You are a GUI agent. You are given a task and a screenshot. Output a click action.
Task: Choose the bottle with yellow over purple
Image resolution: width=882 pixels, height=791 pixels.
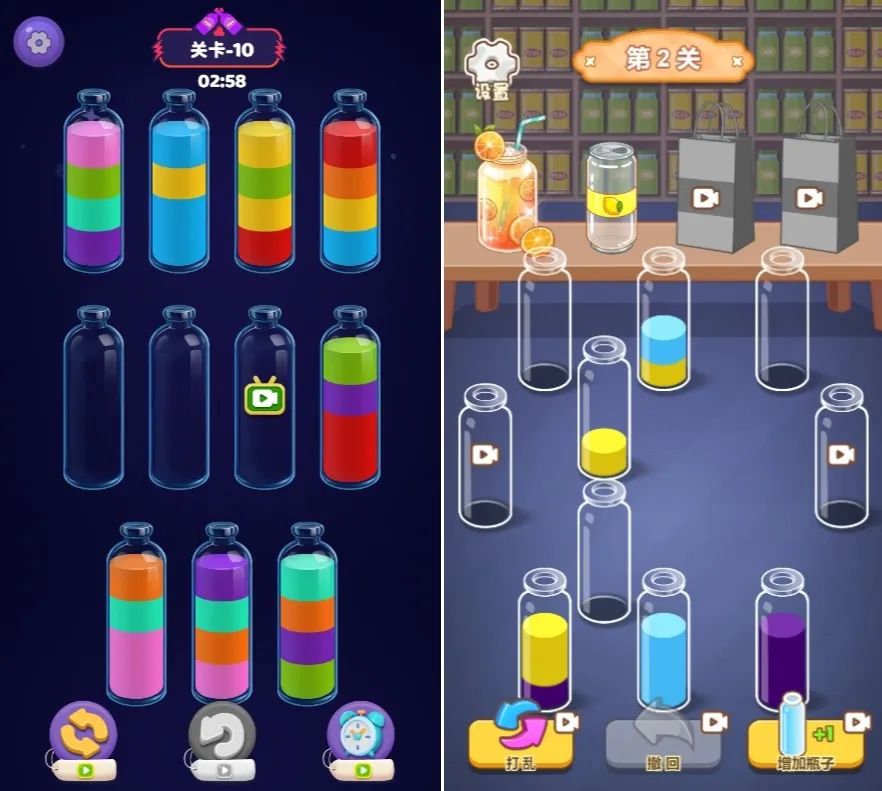544,650
